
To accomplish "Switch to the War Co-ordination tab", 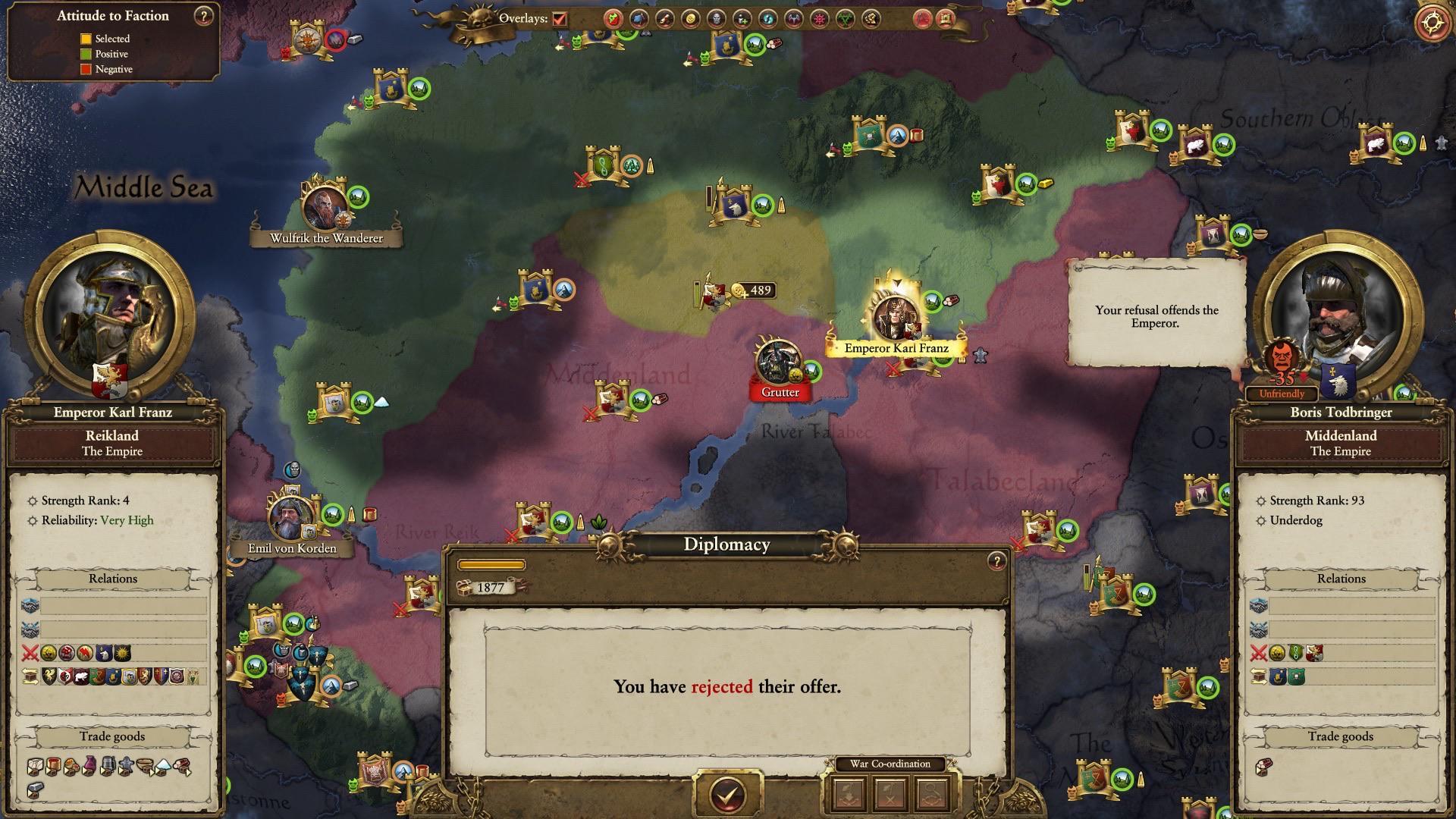I will tap(890, 764).
